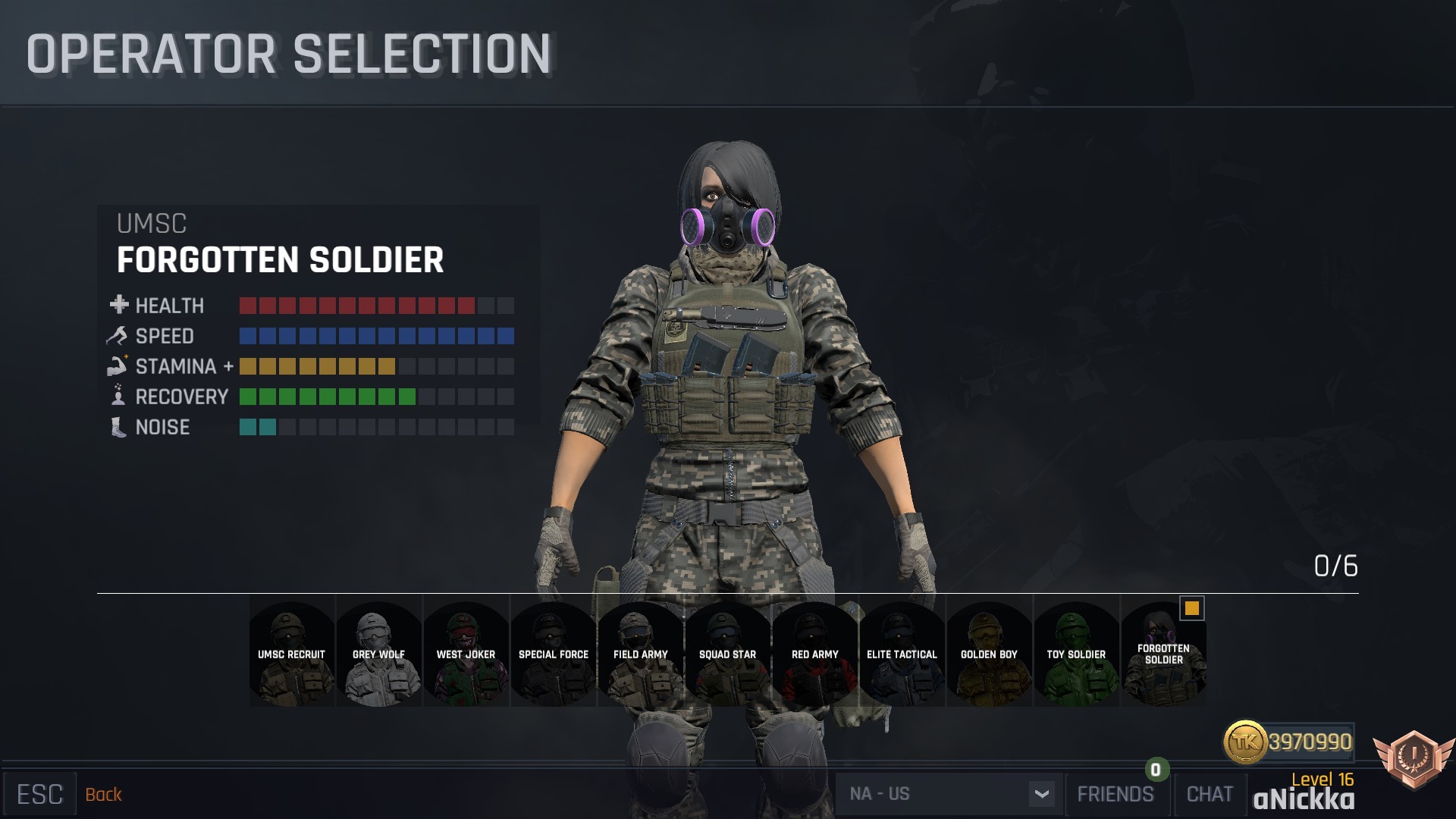Click the Health cross icon
The width and height of the screenshot is (1456, 819).
[x=118, y=306]
